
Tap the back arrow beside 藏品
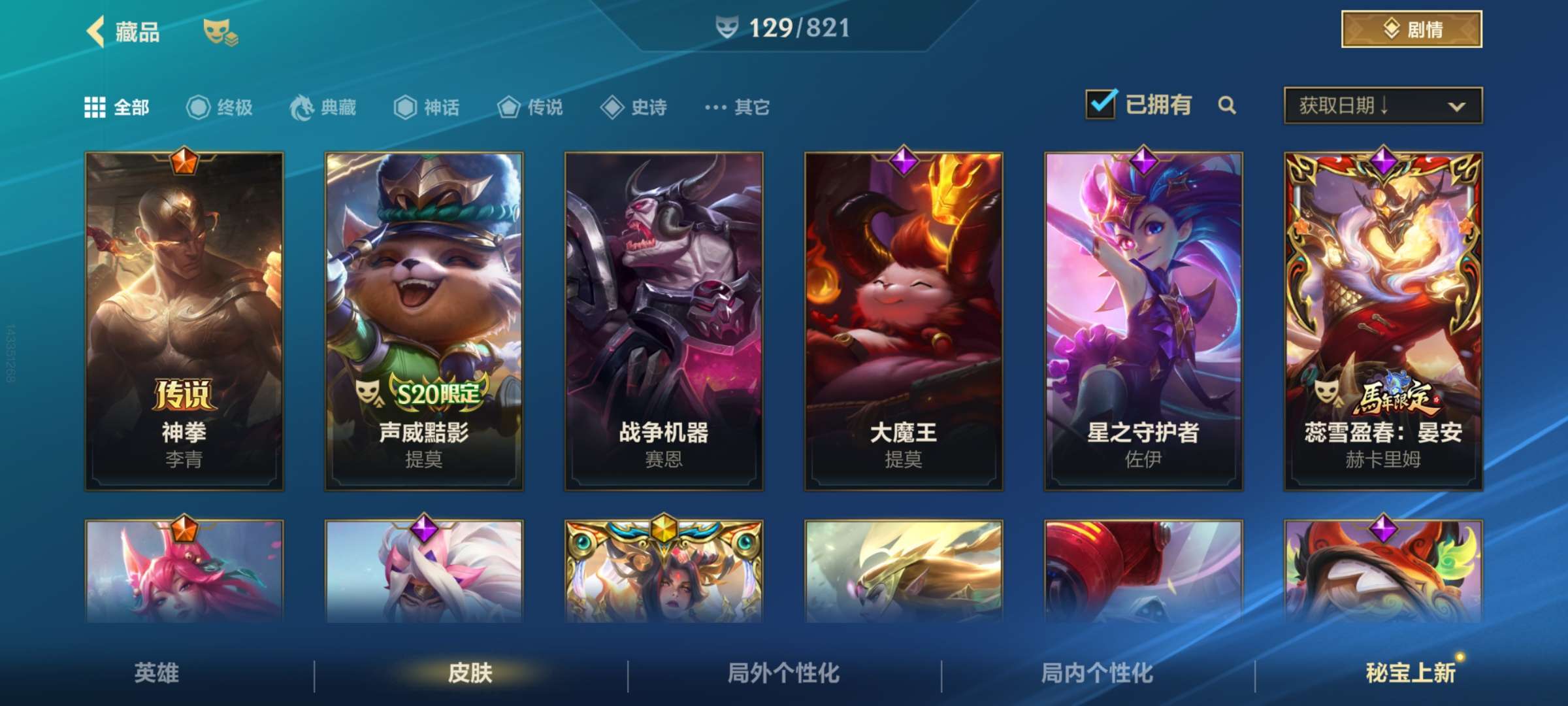coord(95,30)
